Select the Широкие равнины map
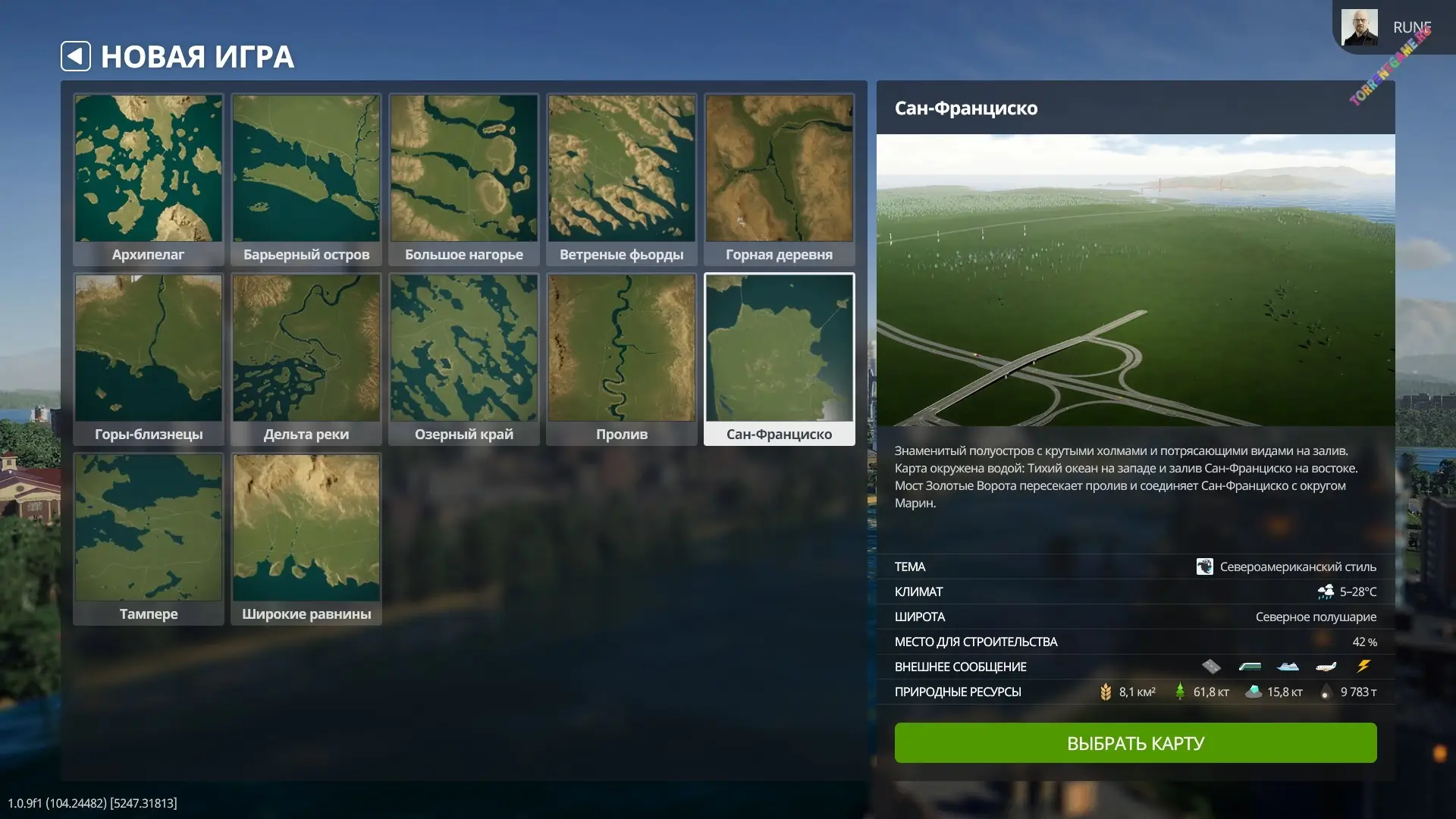 (x=306, y=538)
